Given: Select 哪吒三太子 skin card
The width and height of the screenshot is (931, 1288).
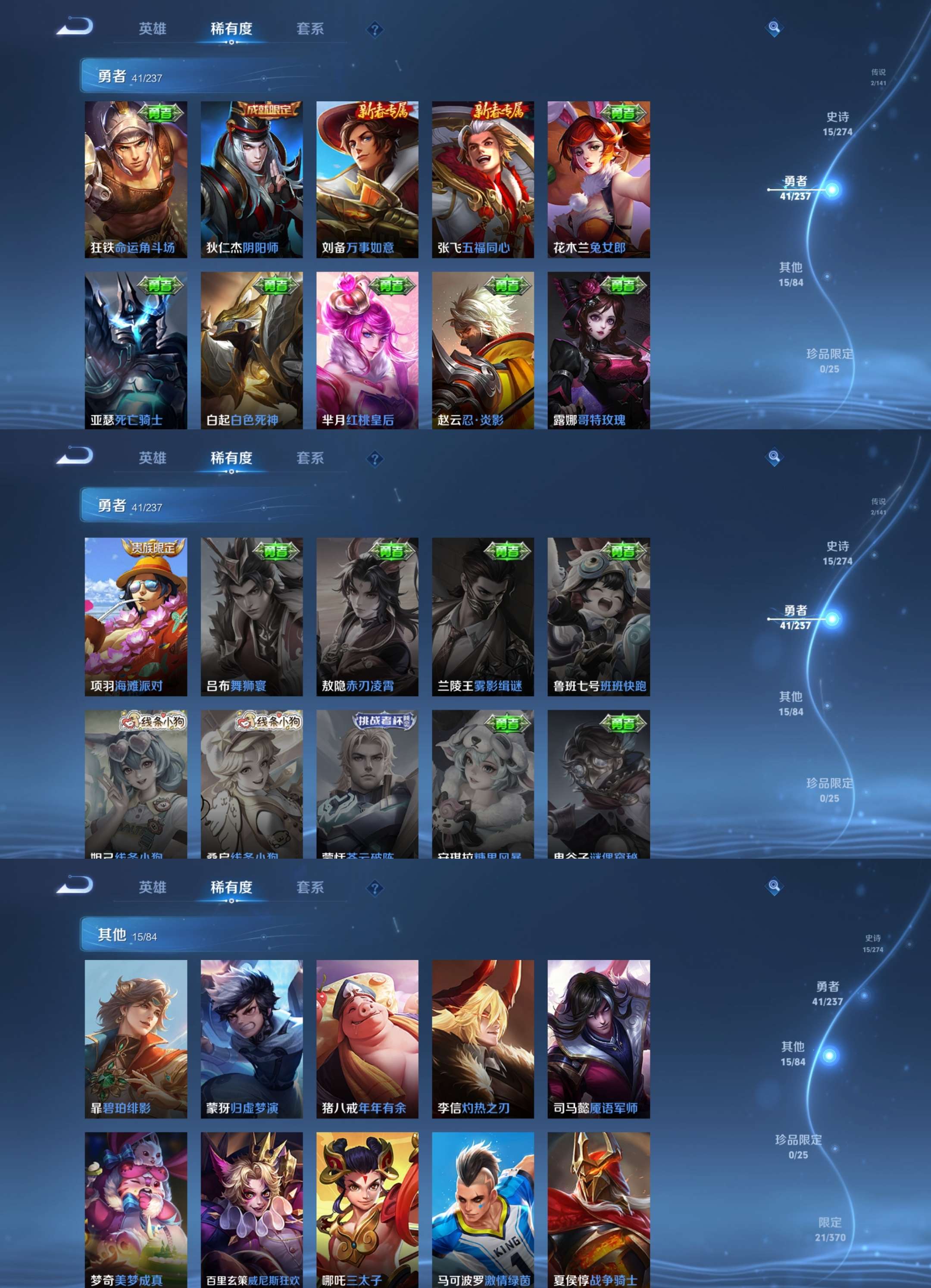Looking at the screenshot, I should point(367,1210).
